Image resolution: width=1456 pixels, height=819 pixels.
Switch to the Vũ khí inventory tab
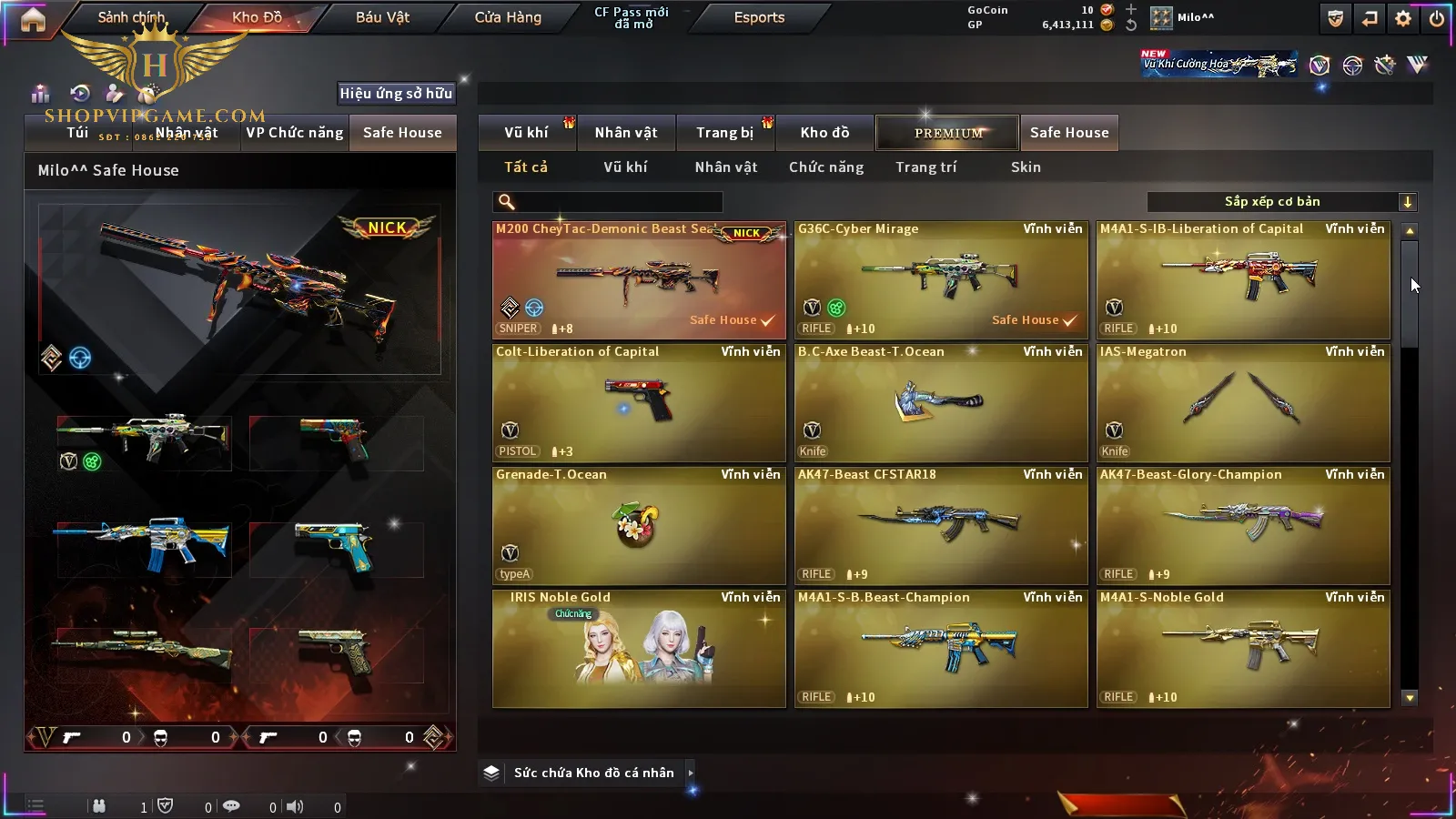pyautogui.click(x=526, y=133)
